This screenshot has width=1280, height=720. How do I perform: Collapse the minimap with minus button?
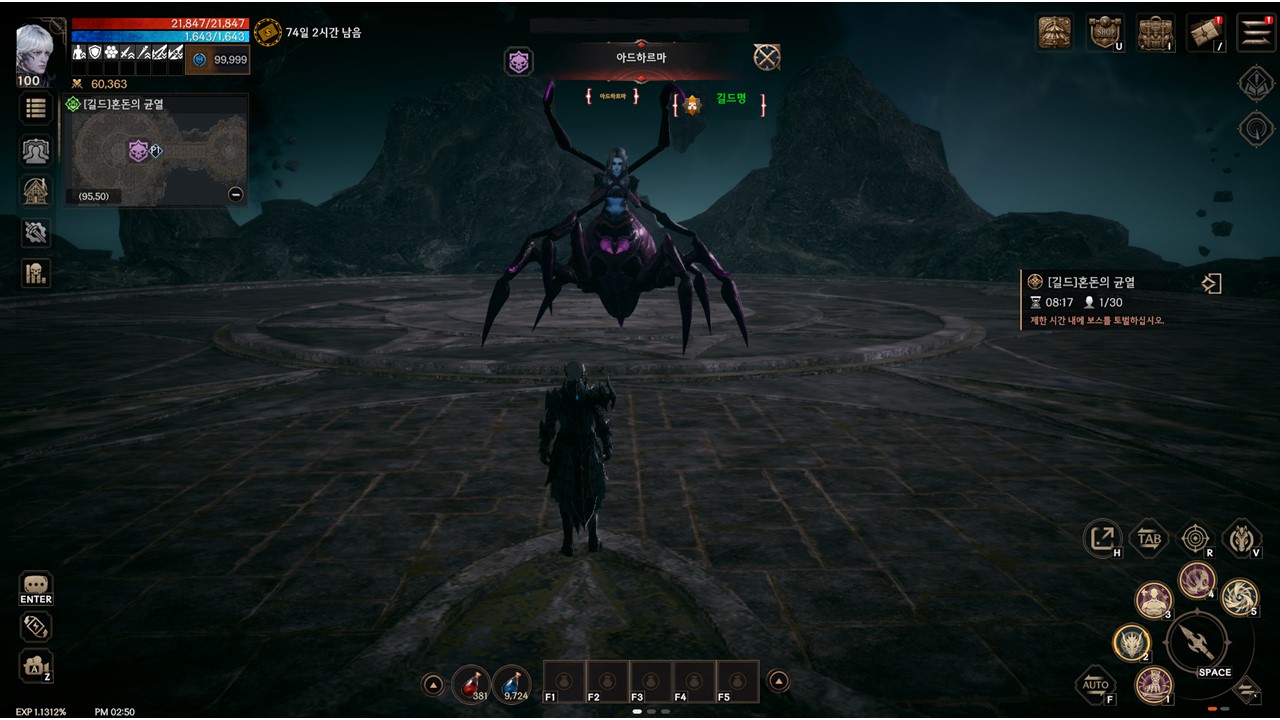(236, 195)
